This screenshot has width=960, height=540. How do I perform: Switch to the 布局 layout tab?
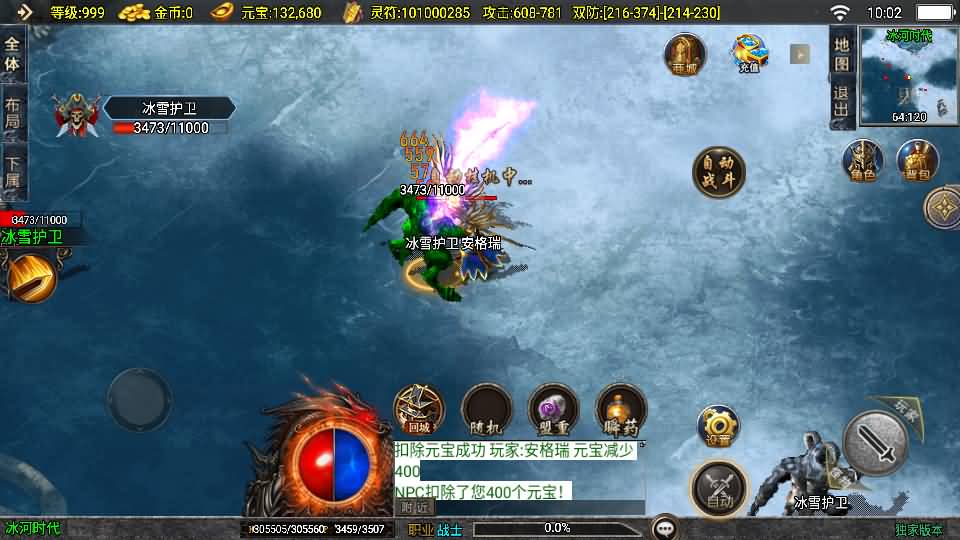[x=13, y=114]
